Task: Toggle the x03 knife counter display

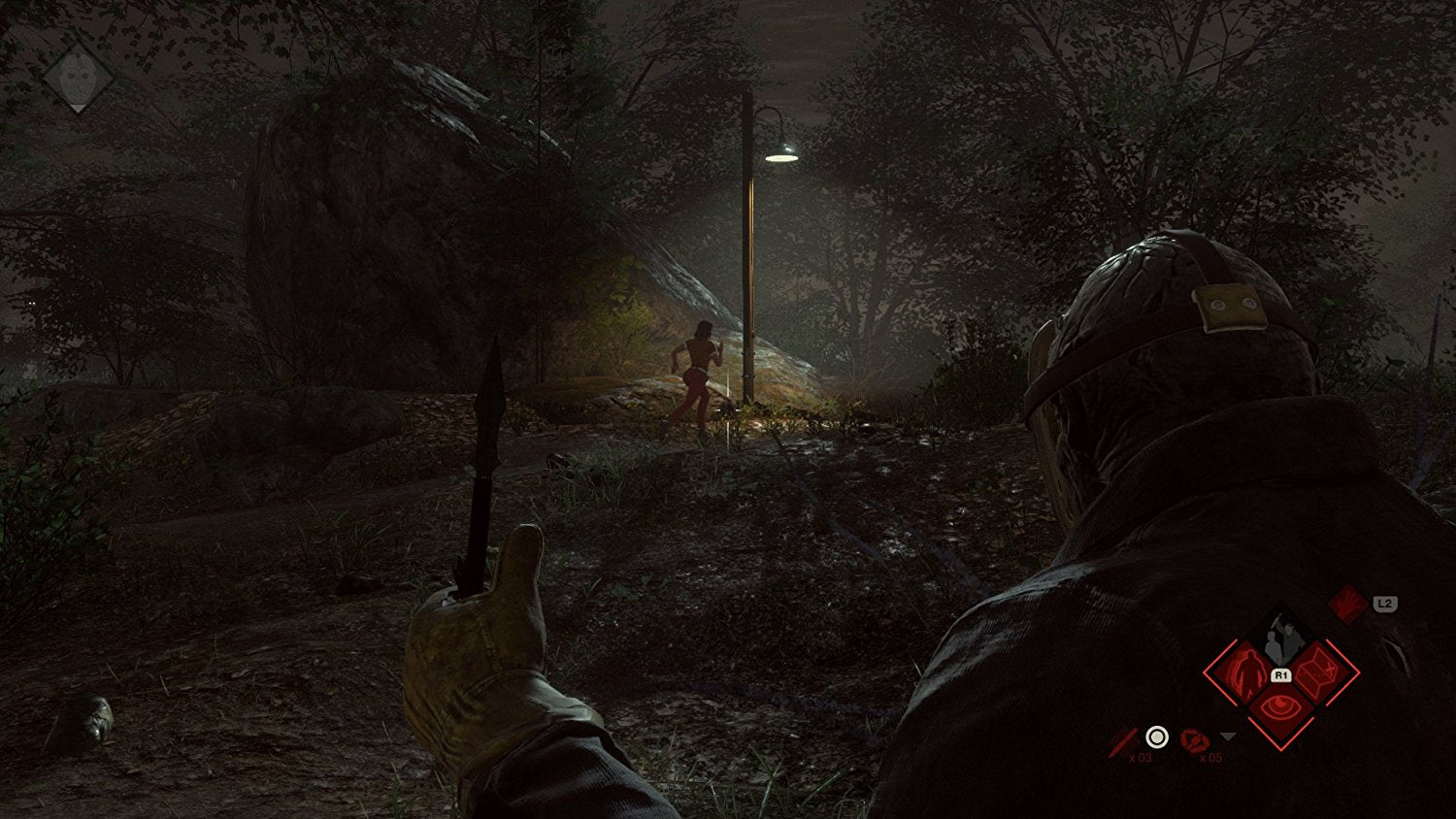Action: [x=1142, y=756]
